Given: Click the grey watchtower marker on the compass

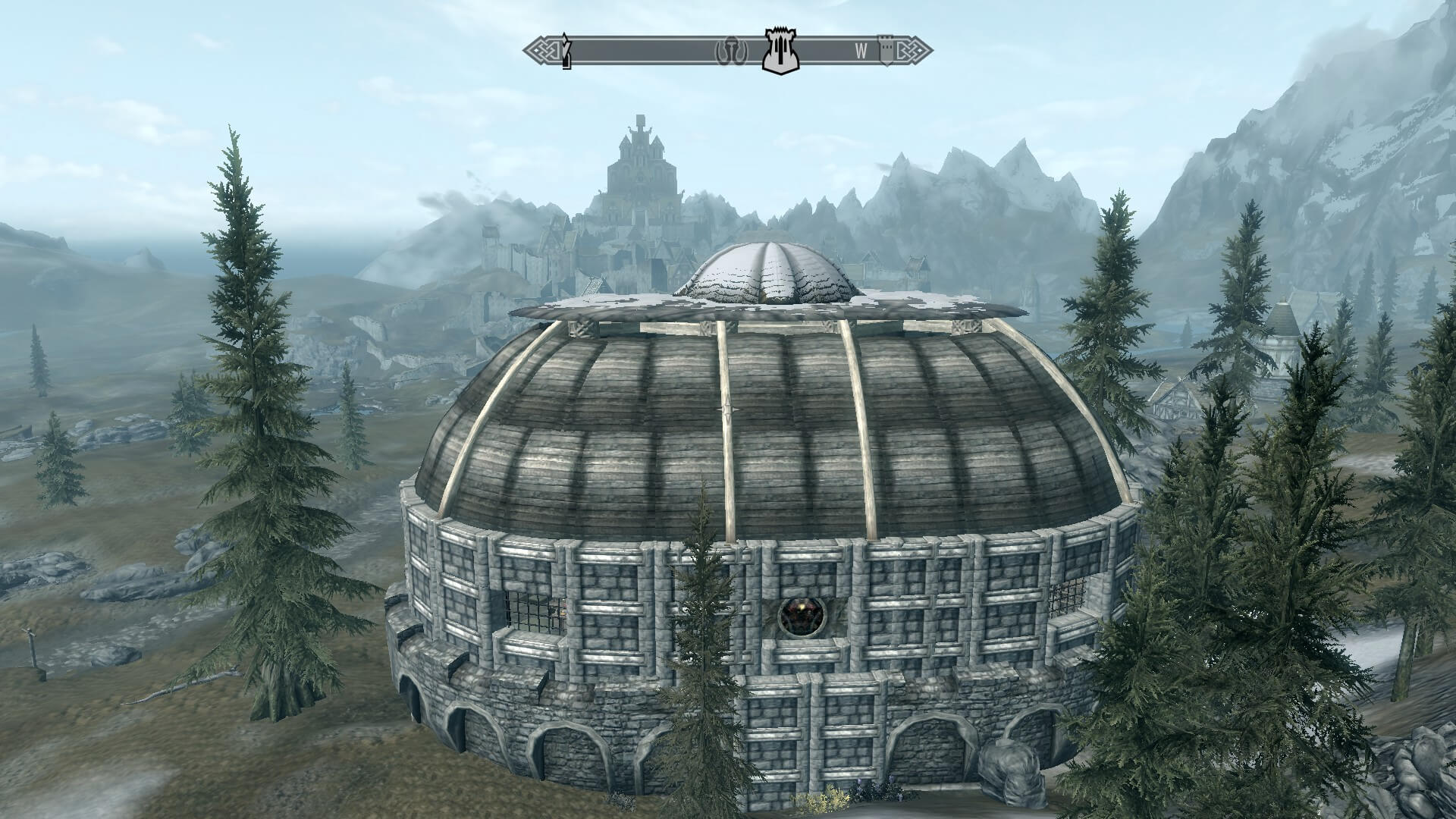Looking at the screenshot, I should click(884, 49).
